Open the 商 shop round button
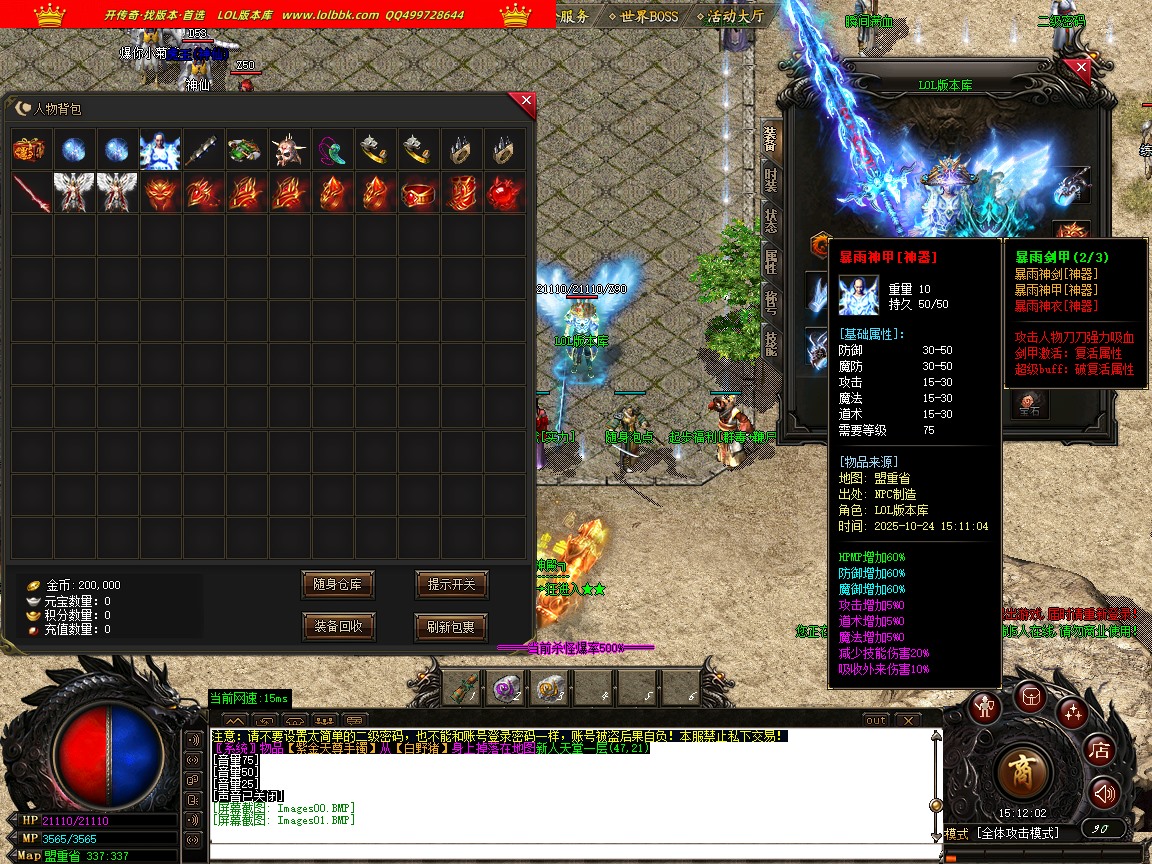This screenshot has height=864, width=1152. pos(1022,770)
